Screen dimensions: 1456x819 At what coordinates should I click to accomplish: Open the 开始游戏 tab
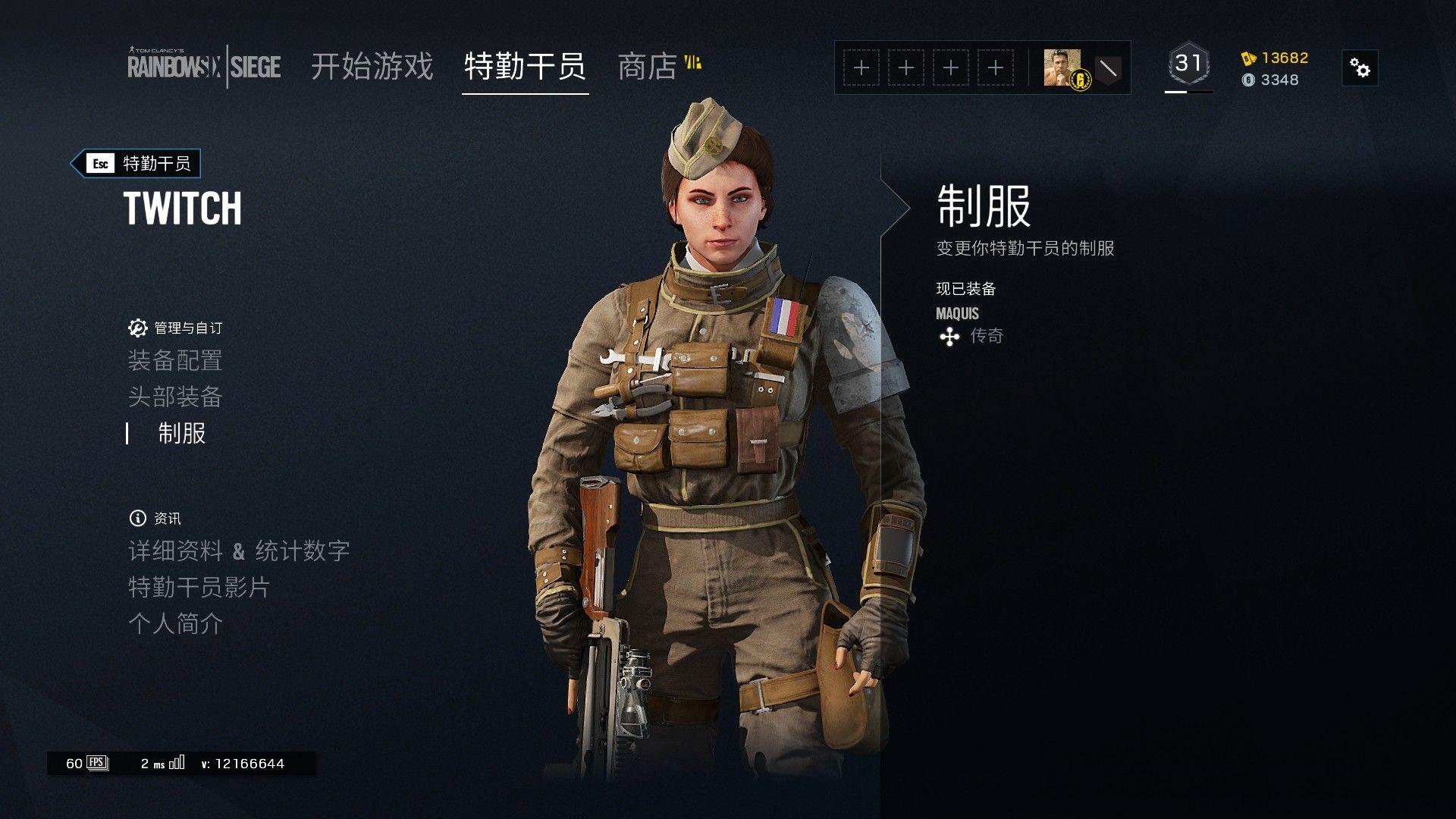[372, 67]
